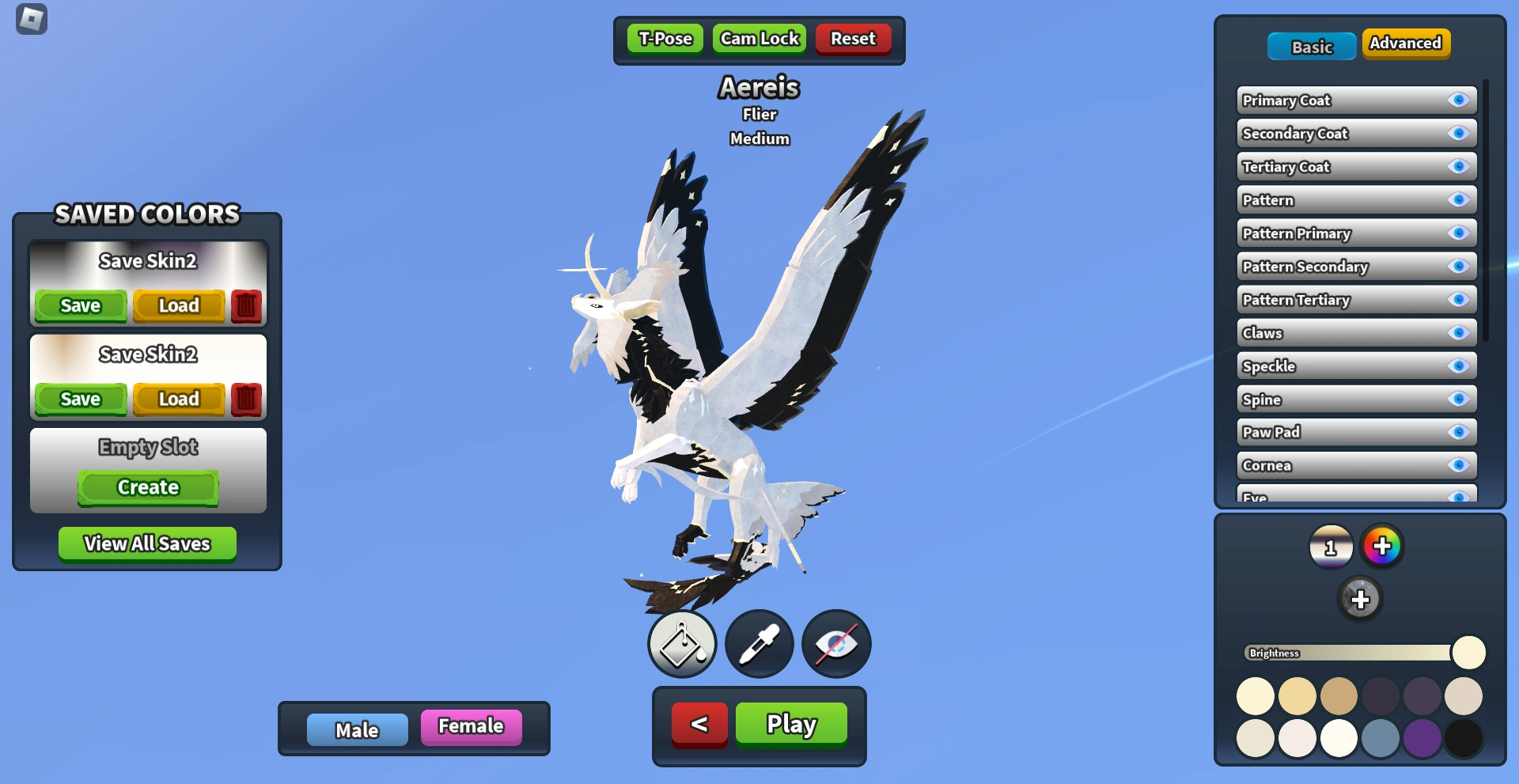Select the numbered palette circle labeled 1

tap(1330, 546)
